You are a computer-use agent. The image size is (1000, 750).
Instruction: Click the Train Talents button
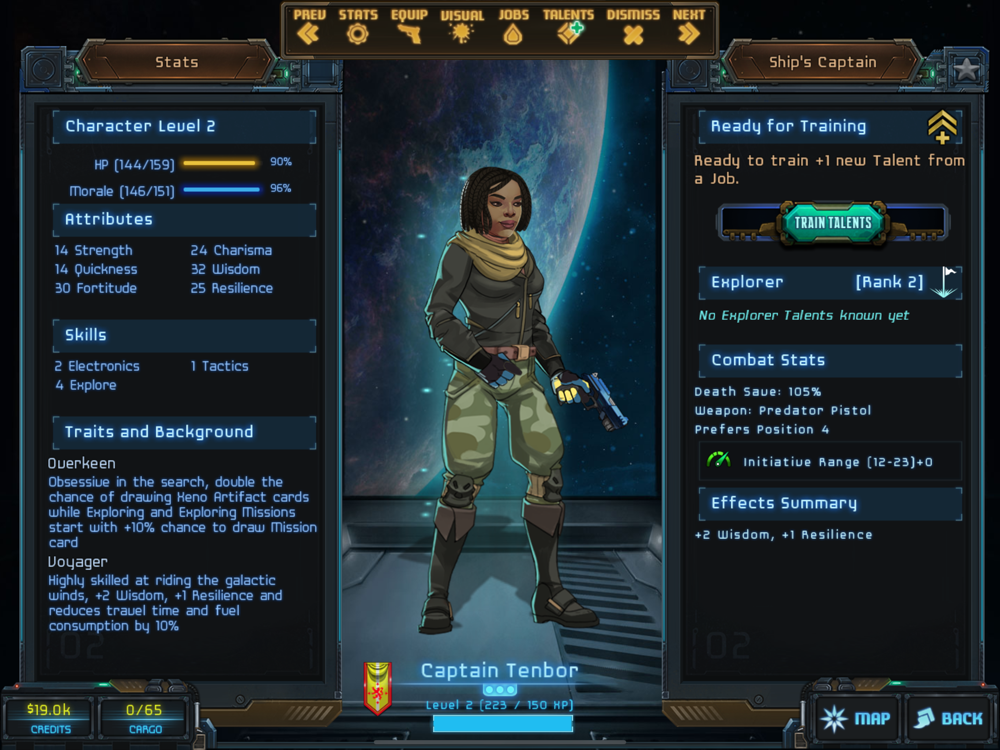[x=833, y=222]
